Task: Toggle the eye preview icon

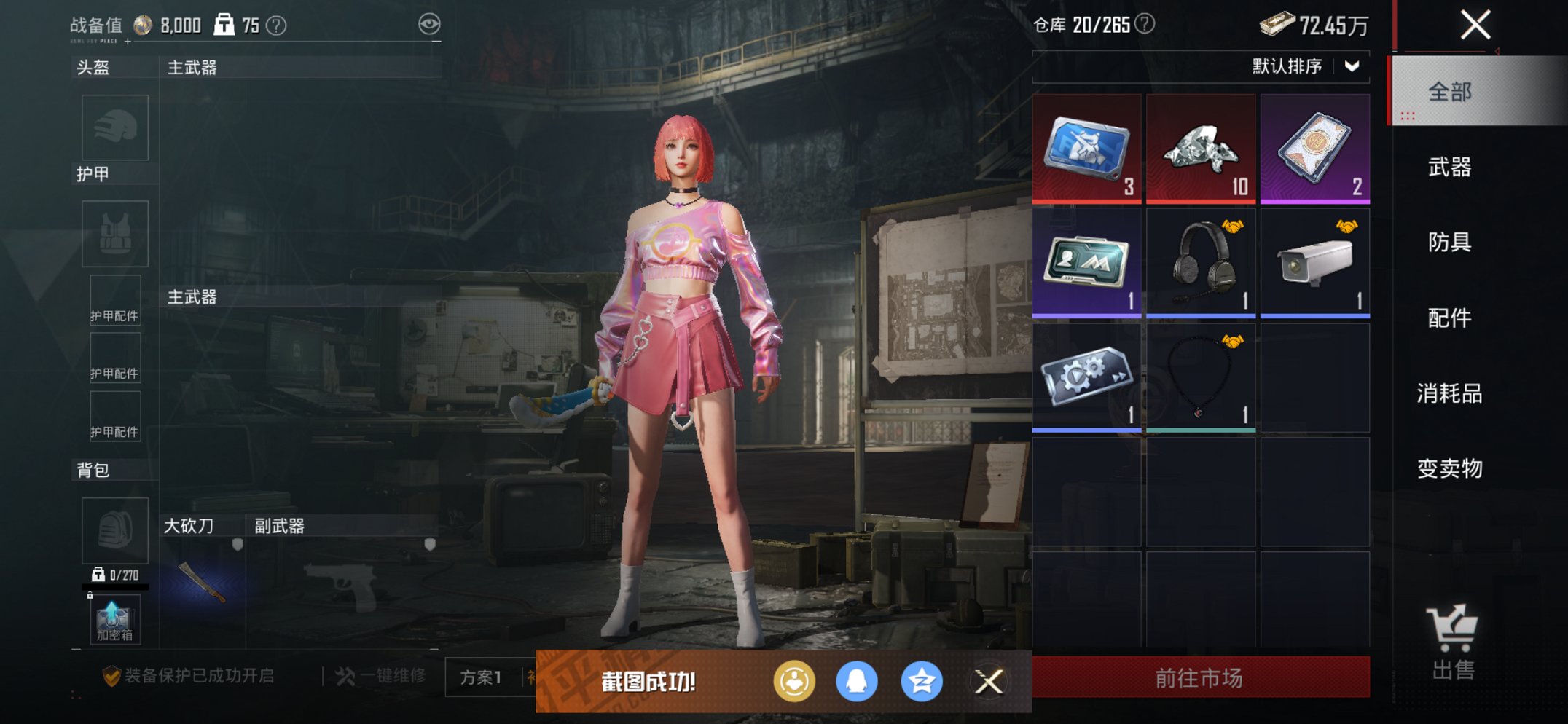Action: point(431,23)
